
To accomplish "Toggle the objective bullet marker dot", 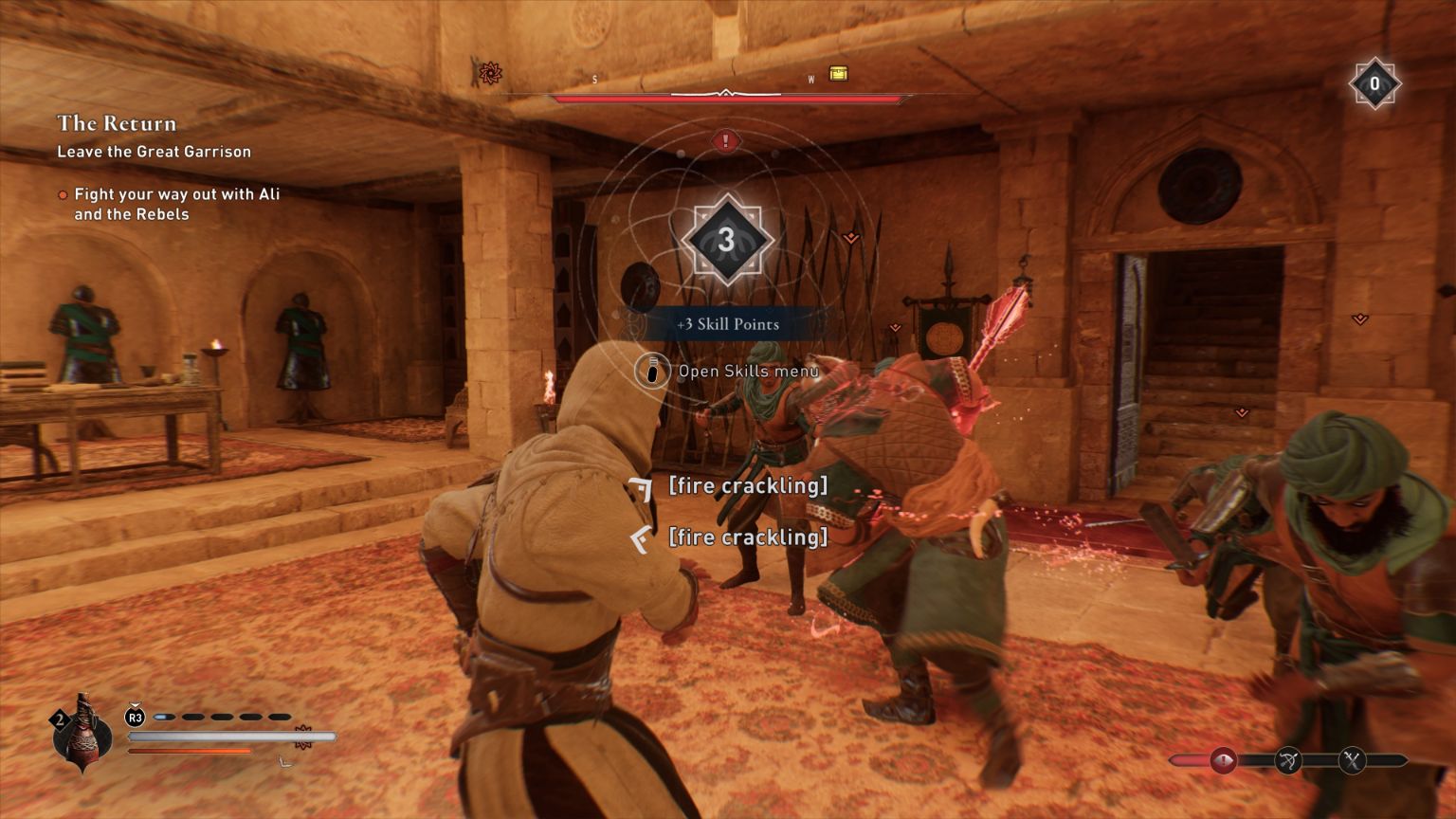I will 63,194.
